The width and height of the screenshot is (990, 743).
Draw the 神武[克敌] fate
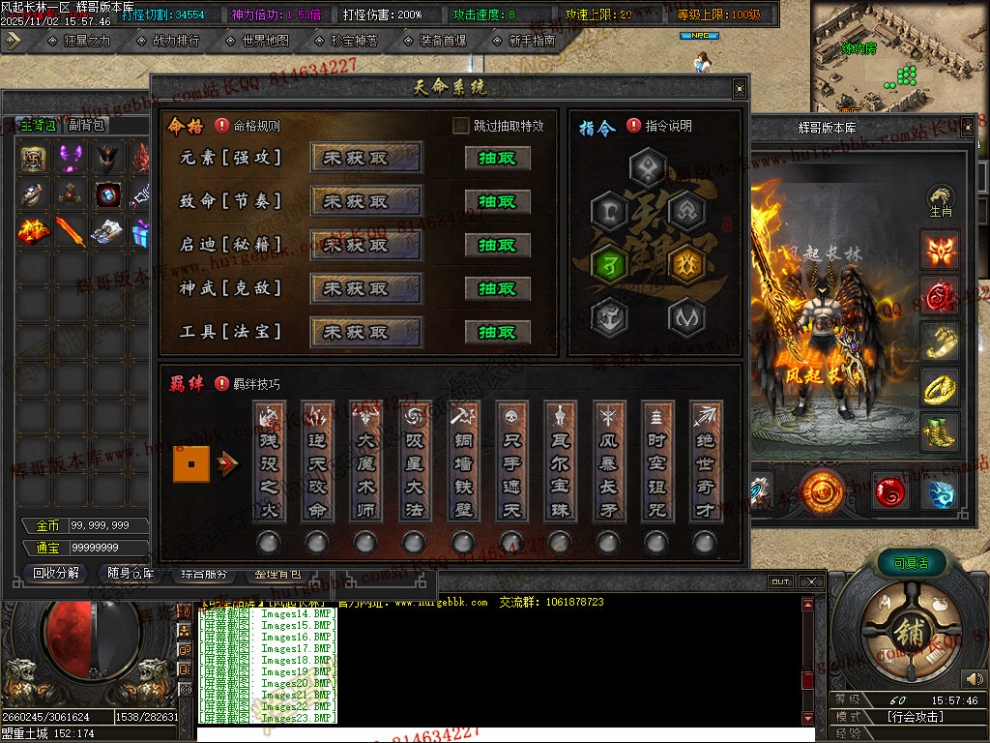pos(497,288)
